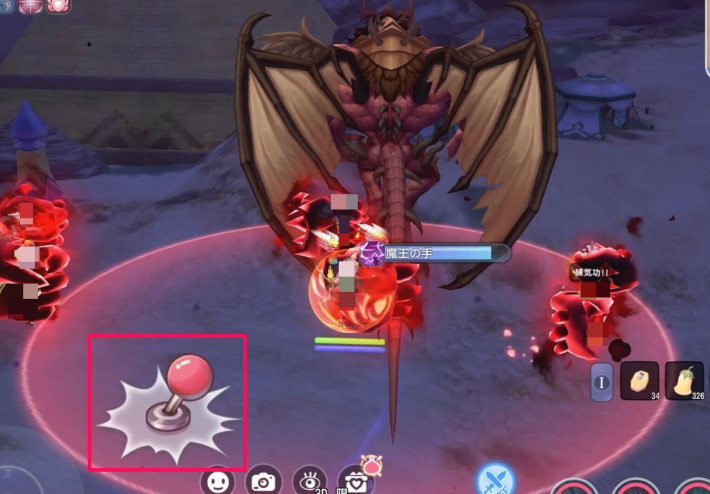Use the item slot with 34 count
Screen dimensions: 710x494
point(640,381)
